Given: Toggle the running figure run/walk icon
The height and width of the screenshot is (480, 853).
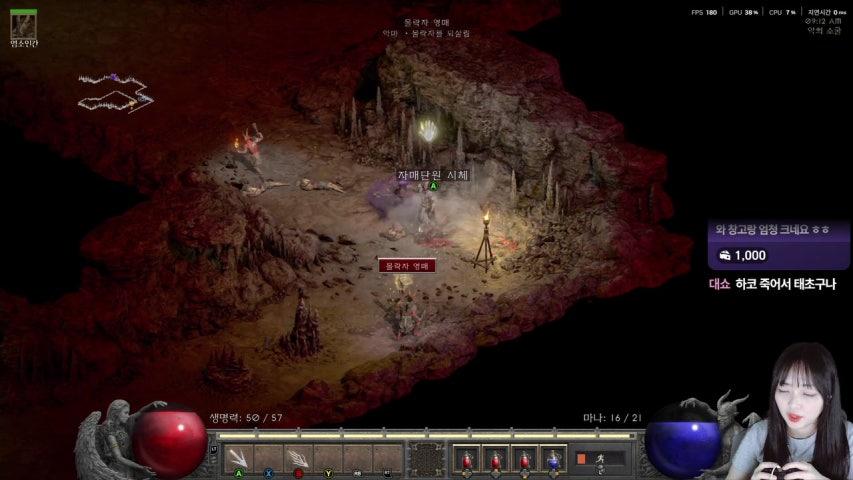Looking at the screenshot, I should tap(600, 459).
